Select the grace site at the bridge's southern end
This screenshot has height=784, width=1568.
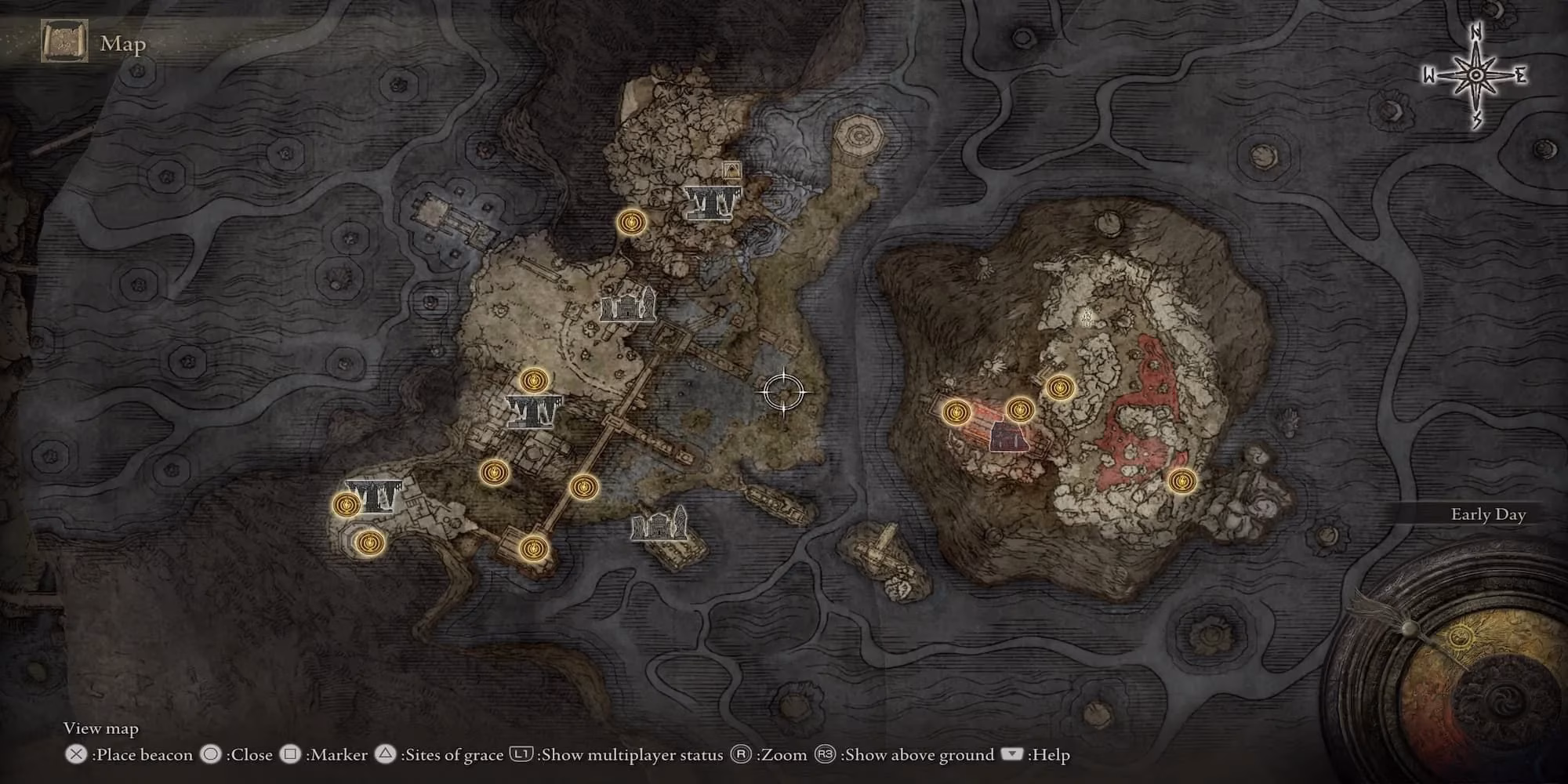click(x=532, y=548)
